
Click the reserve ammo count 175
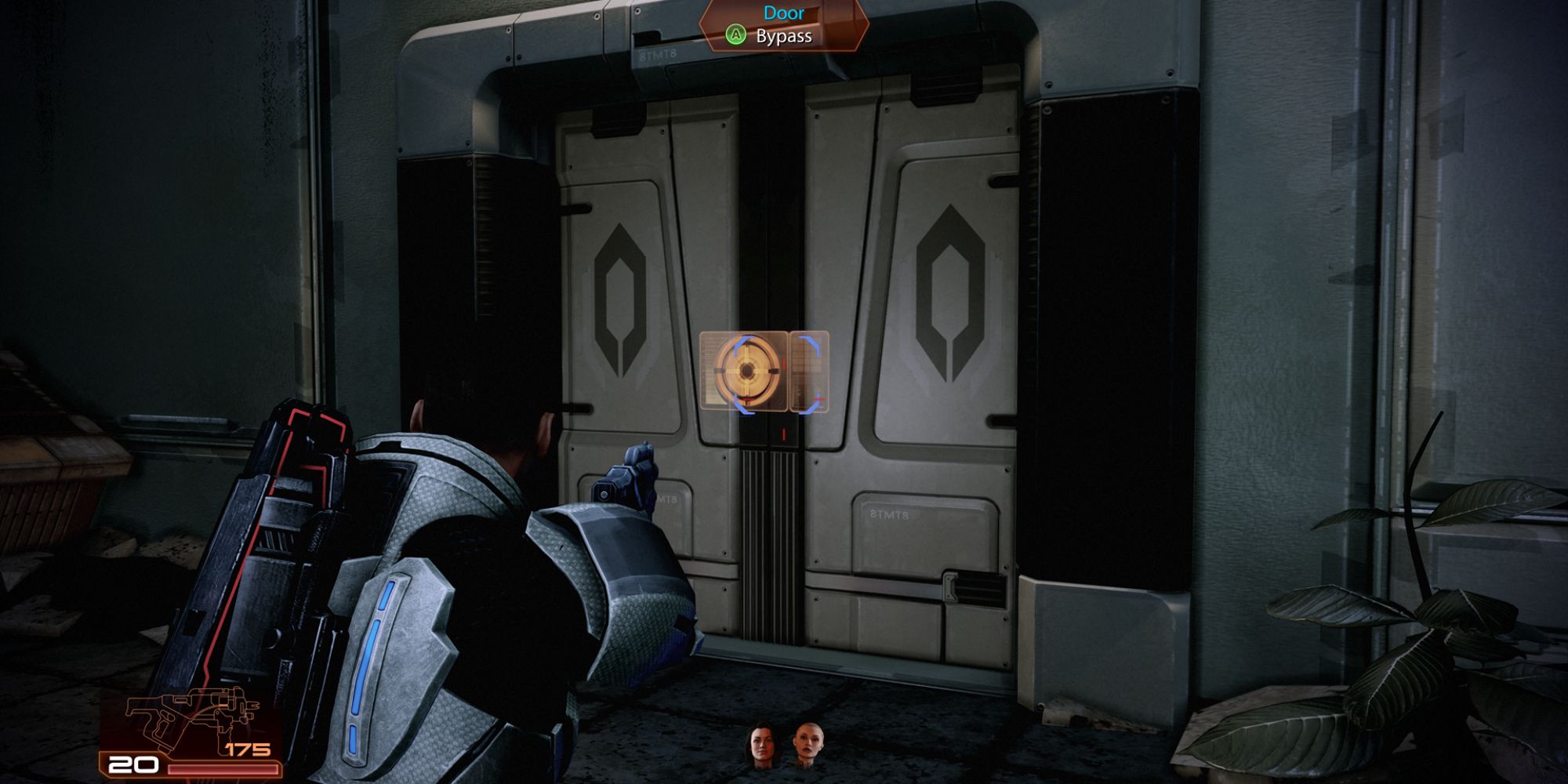click(x=248, y=750)
